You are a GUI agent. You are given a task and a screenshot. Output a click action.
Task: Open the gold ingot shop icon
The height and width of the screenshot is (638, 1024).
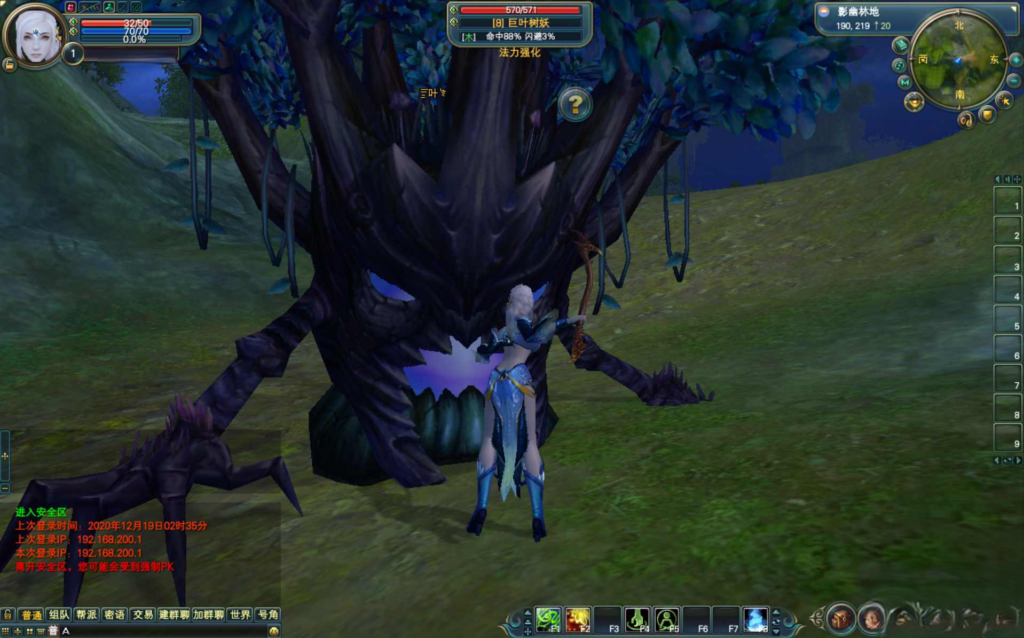[914, 102]
